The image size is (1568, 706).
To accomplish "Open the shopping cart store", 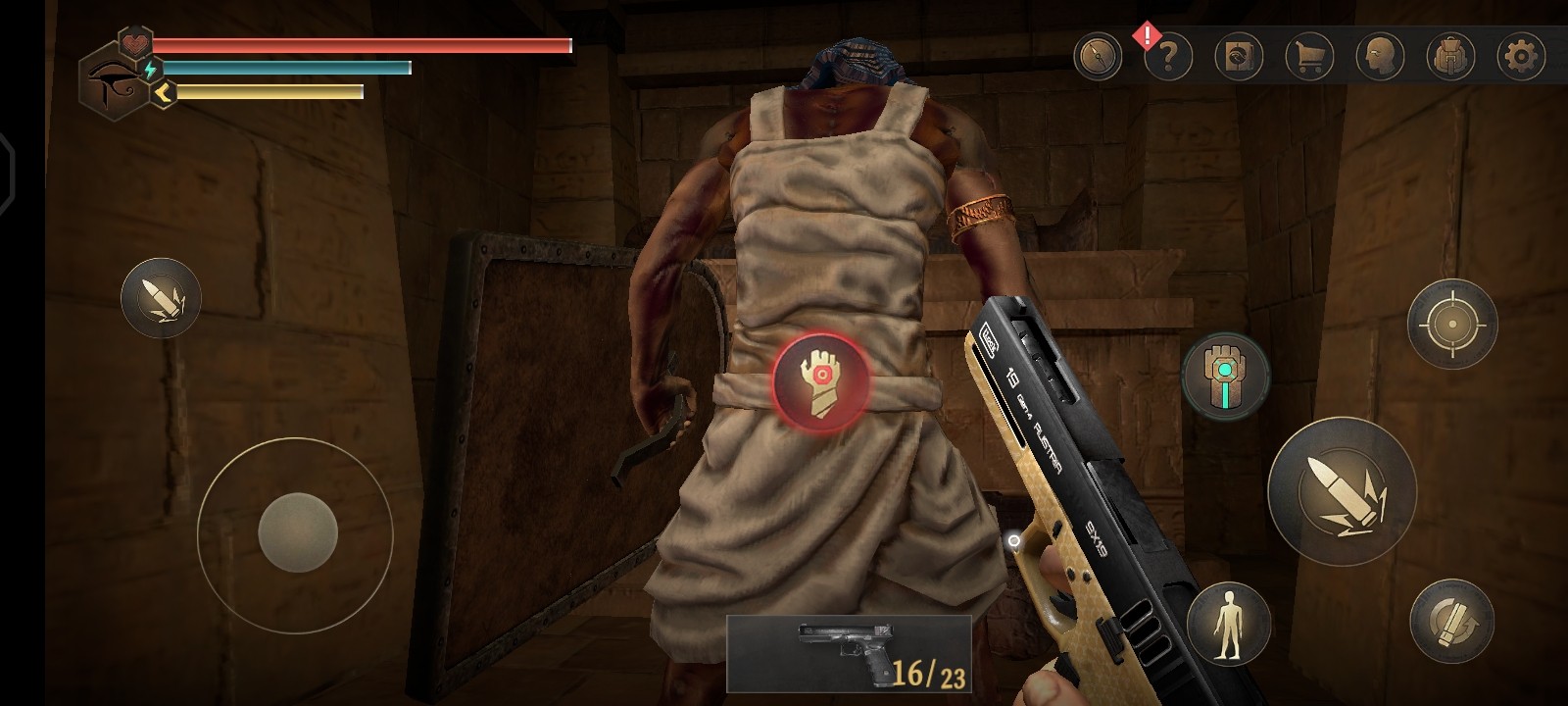I will (1309, 56).
